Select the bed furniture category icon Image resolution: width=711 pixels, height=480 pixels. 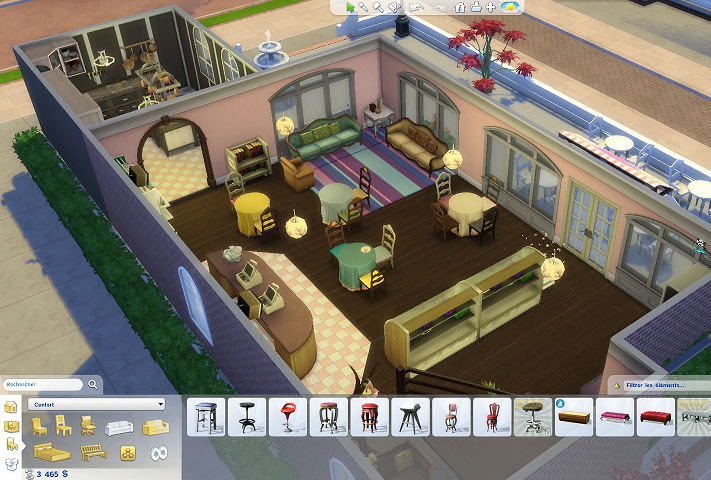tap(49, 452)
